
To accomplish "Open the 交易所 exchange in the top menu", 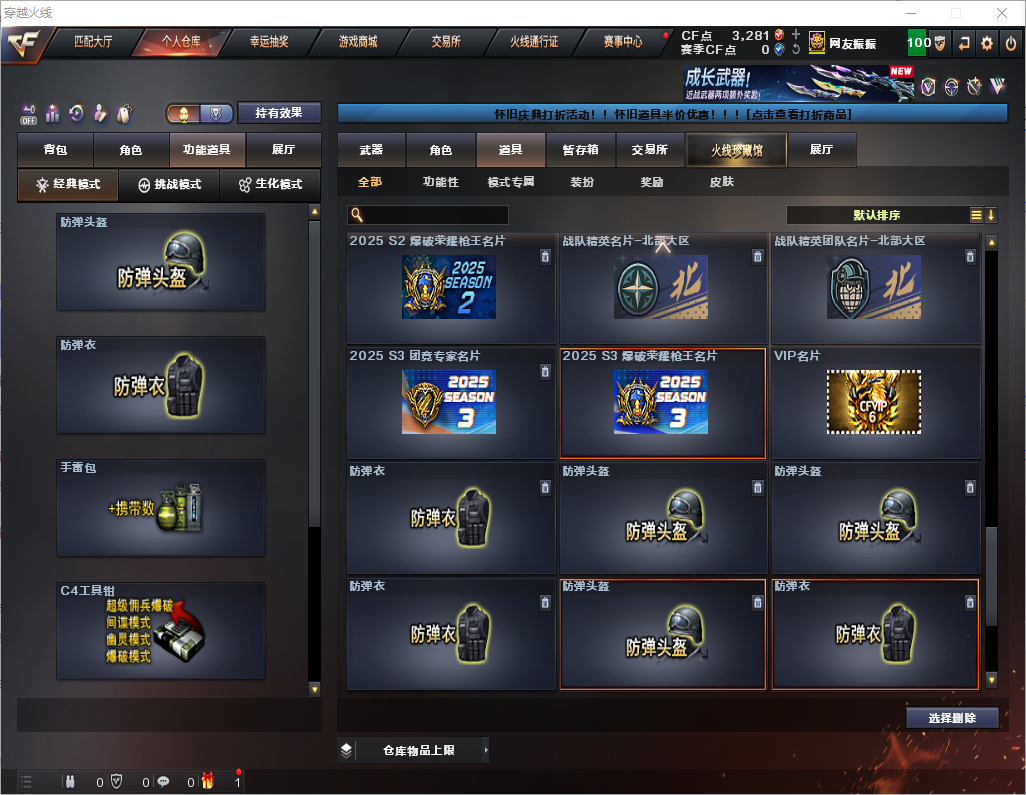I will [x=446, y=42].
